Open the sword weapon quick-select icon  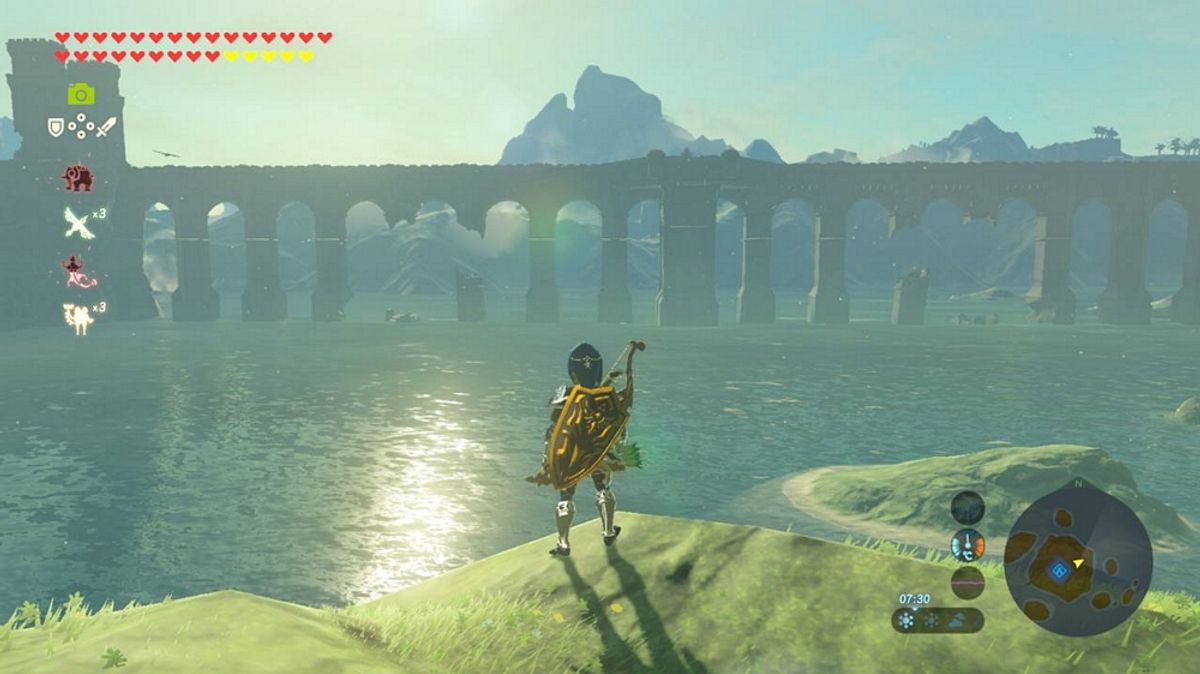pos(106,127)
